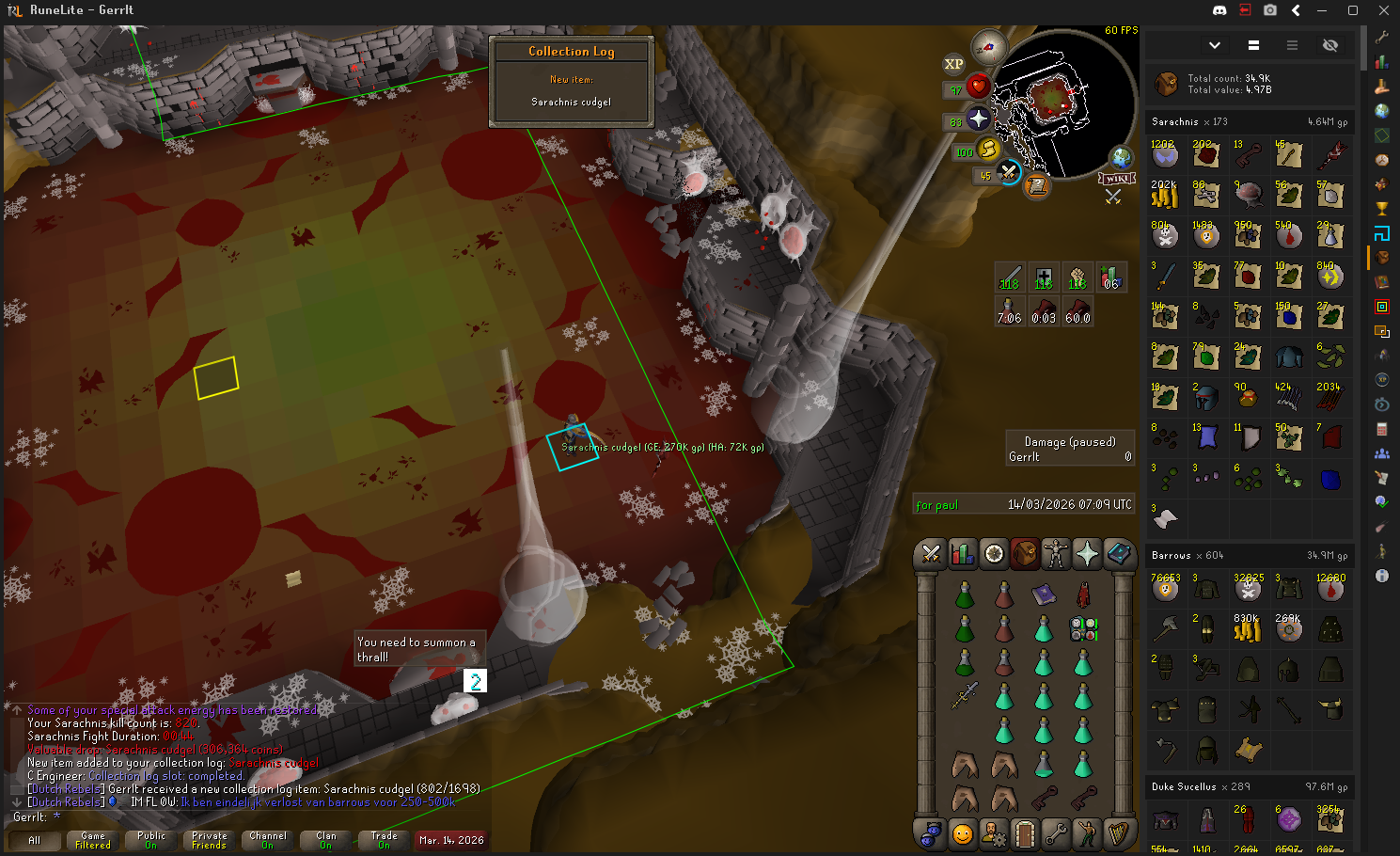The image size is (1400, 856).
Task: Click the Discord icon in title bar
Action: click(x=1219, y=10)
